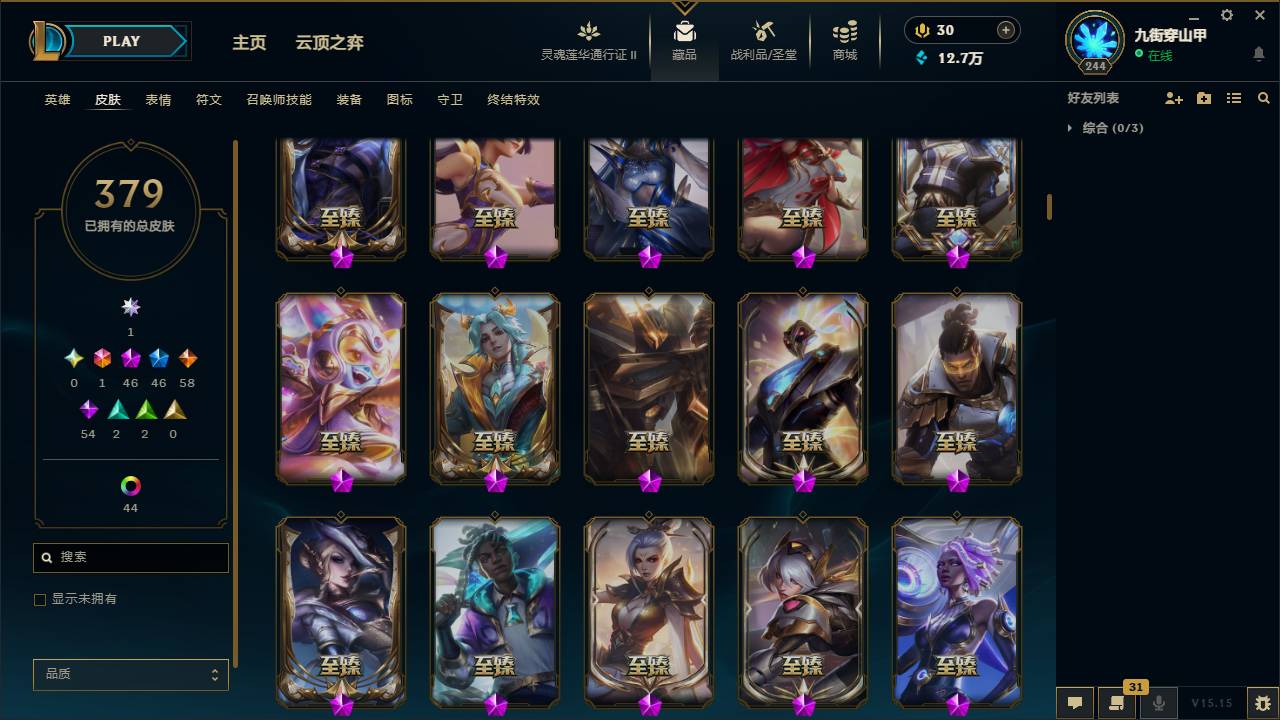
Task: Click the friend search magnifier icon
Action: [x=1264, y=97]
